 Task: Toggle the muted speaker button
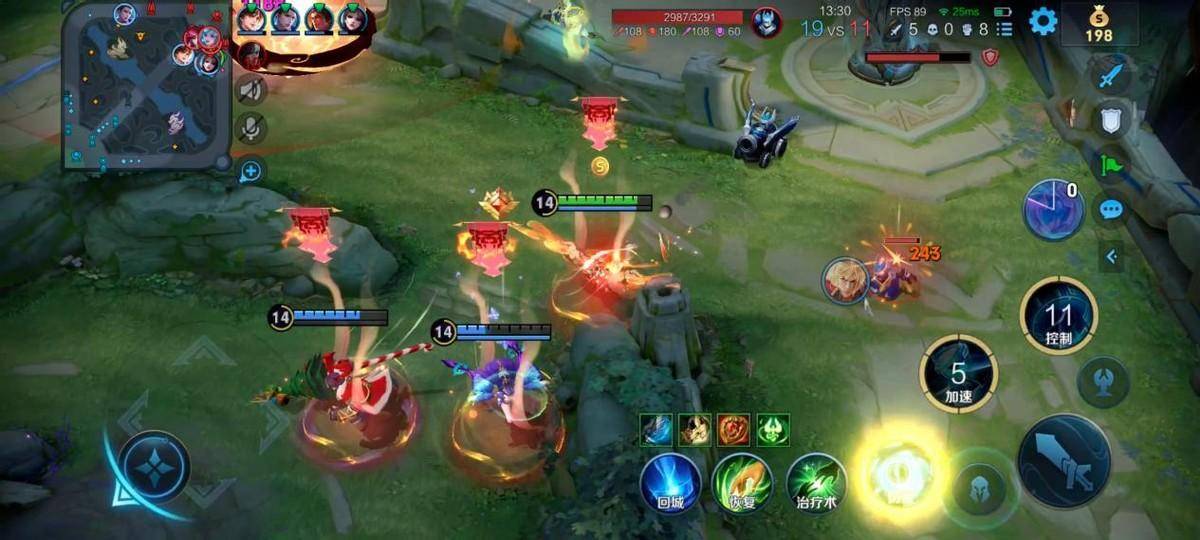[250, 90]
